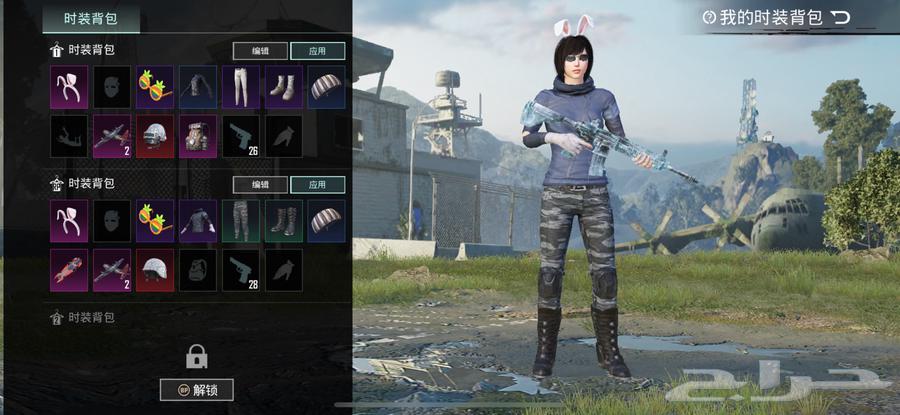Image resolution: width=900 pixels, height=415 pixels.
Task: Click the 解锁 unlock button
Action: click(x=196, y=390)
